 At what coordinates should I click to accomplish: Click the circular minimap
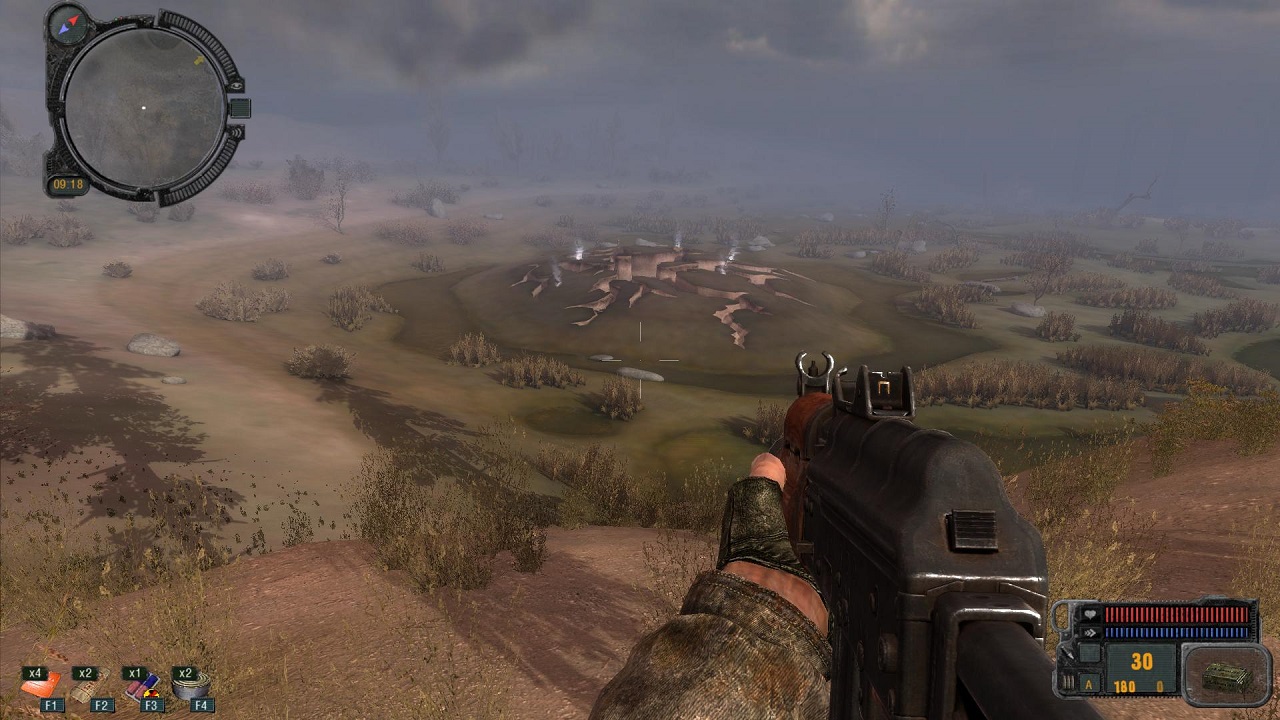point(143,107)
